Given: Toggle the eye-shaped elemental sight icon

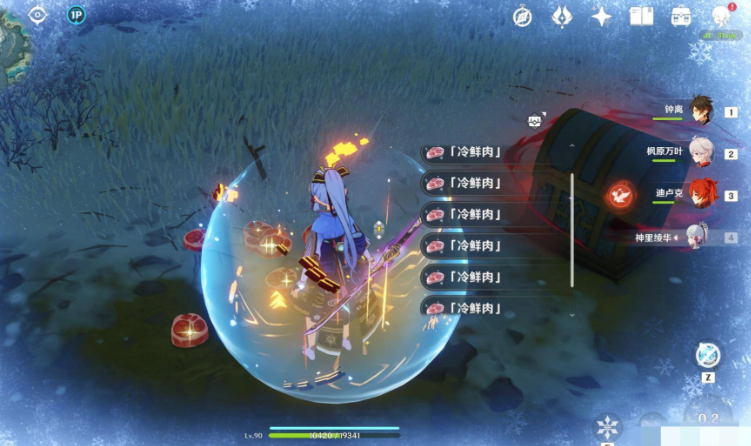Looking at the screenshot, I should 38,15.
